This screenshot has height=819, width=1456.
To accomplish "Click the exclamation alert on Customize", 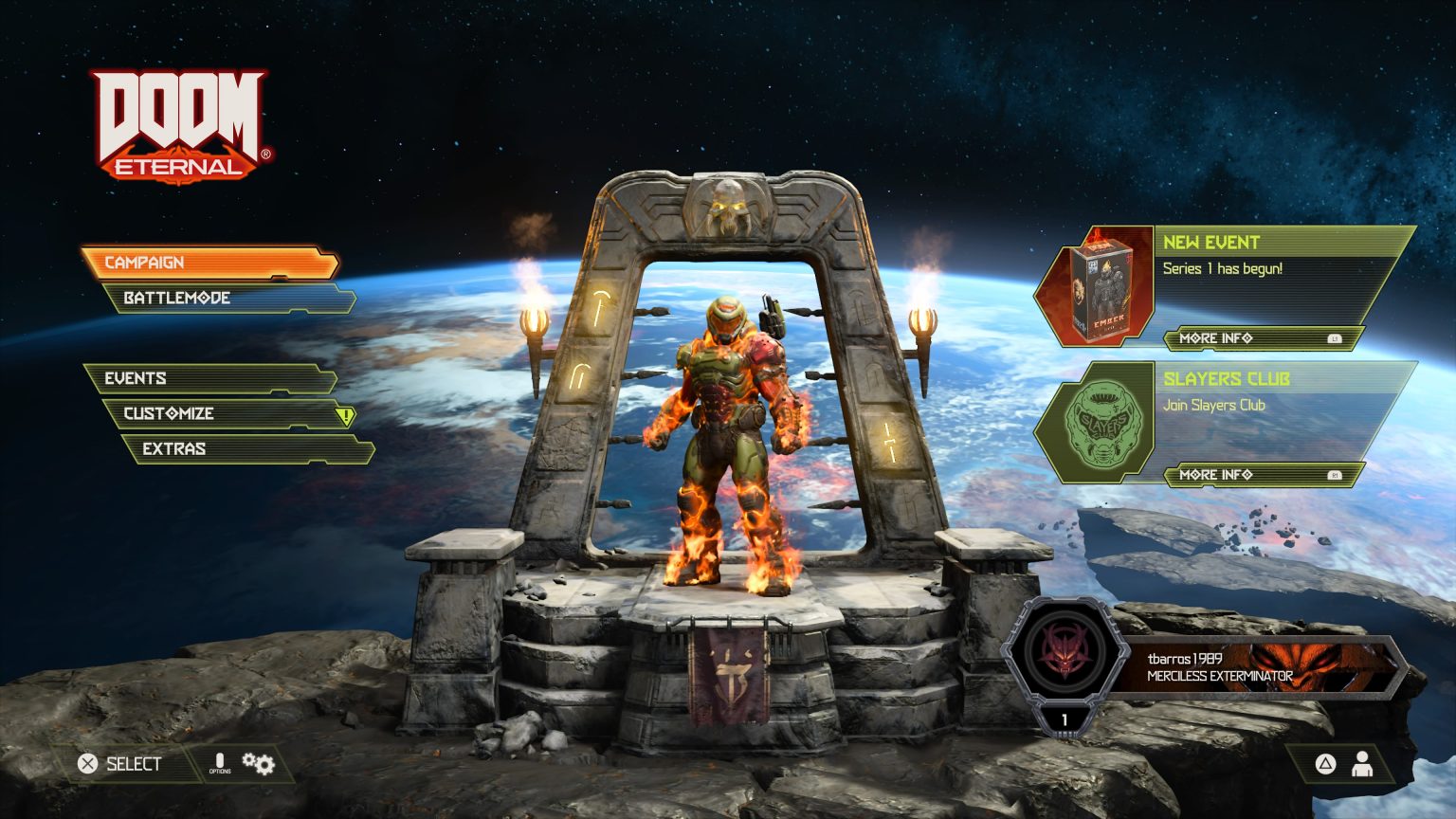I will (x=345, y=414).
